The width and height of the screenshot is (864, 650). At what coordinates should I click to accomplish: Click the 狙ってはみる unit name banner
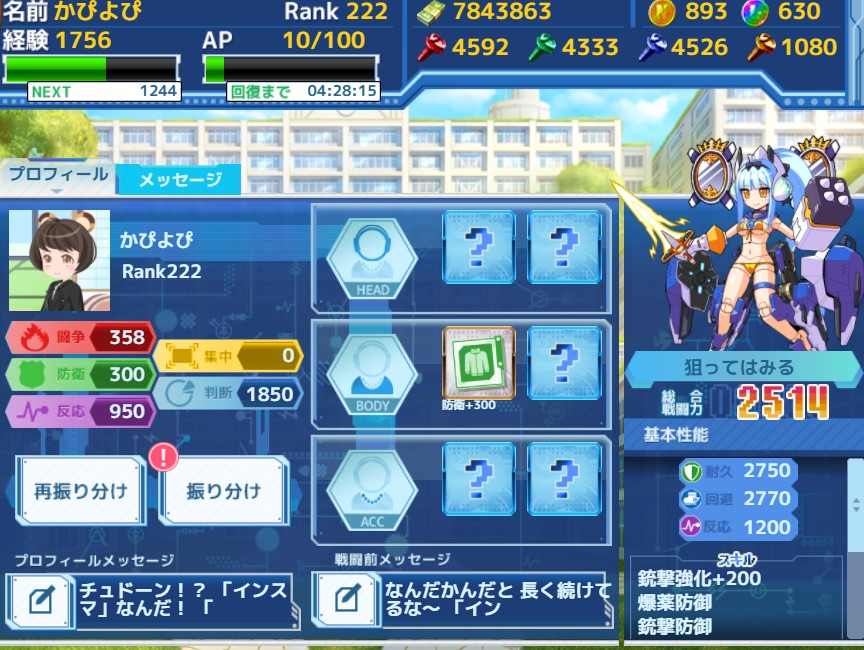point(741,366)
